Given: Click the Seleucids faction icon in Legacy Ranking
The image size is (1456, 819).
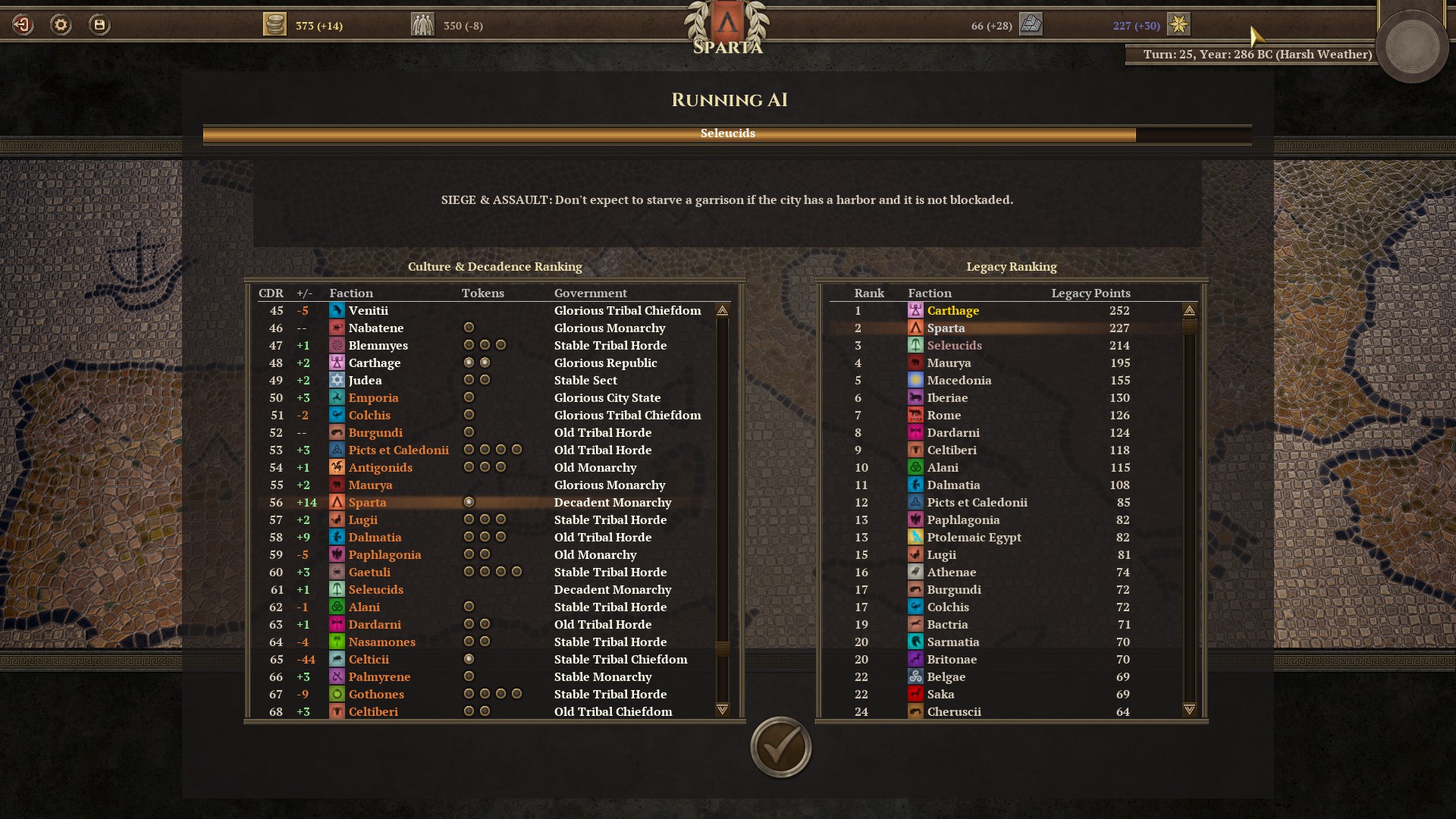Looking at the screenshot, I should (915, 345).
